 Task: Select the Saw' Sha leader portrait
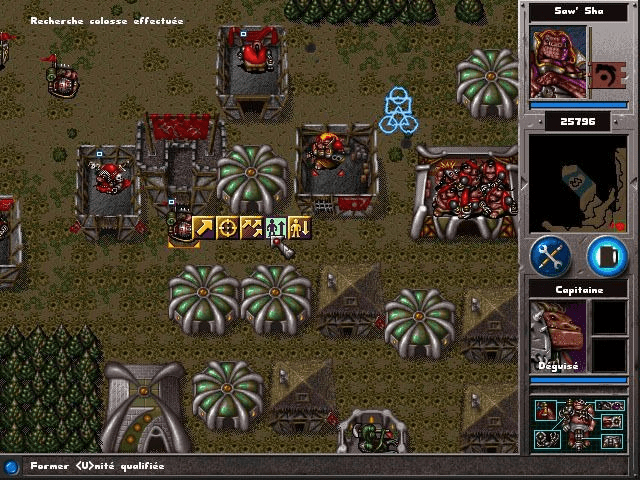pyautogui.click(x=557, y=61)
